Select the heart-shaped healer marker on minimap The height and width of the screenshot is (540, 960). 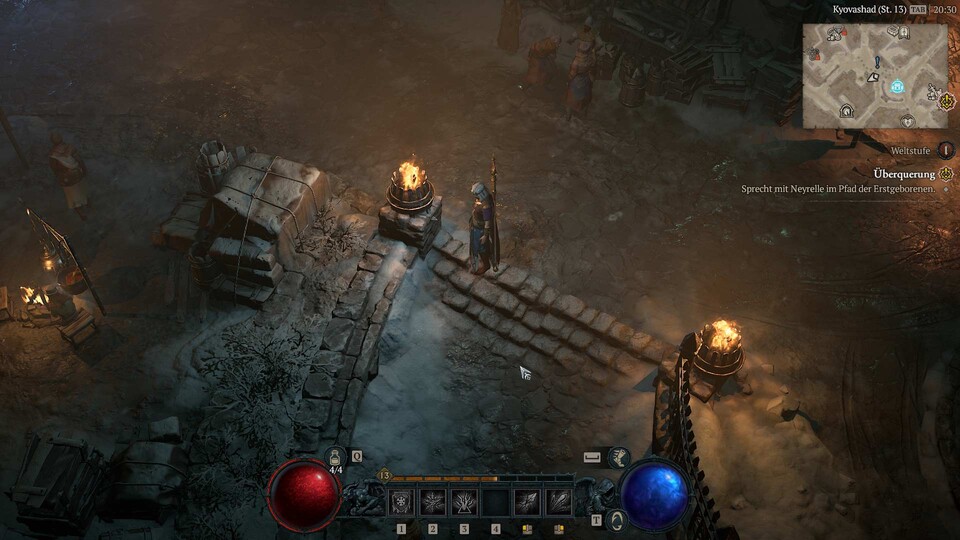click(907, 121)
